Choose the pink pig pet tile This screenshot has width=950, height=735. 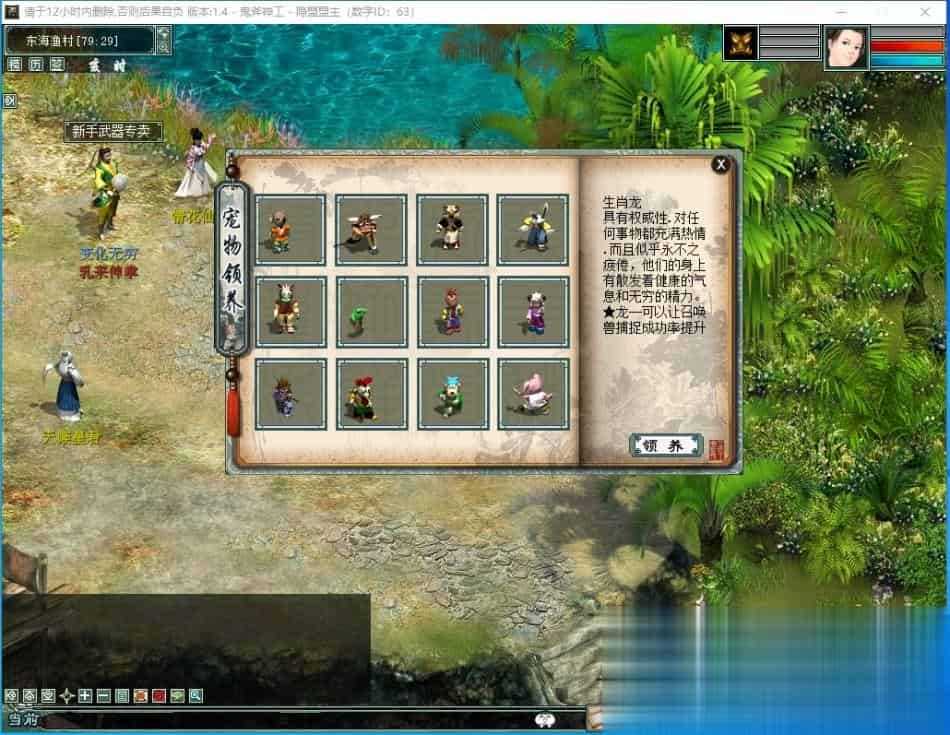(533, 394)
